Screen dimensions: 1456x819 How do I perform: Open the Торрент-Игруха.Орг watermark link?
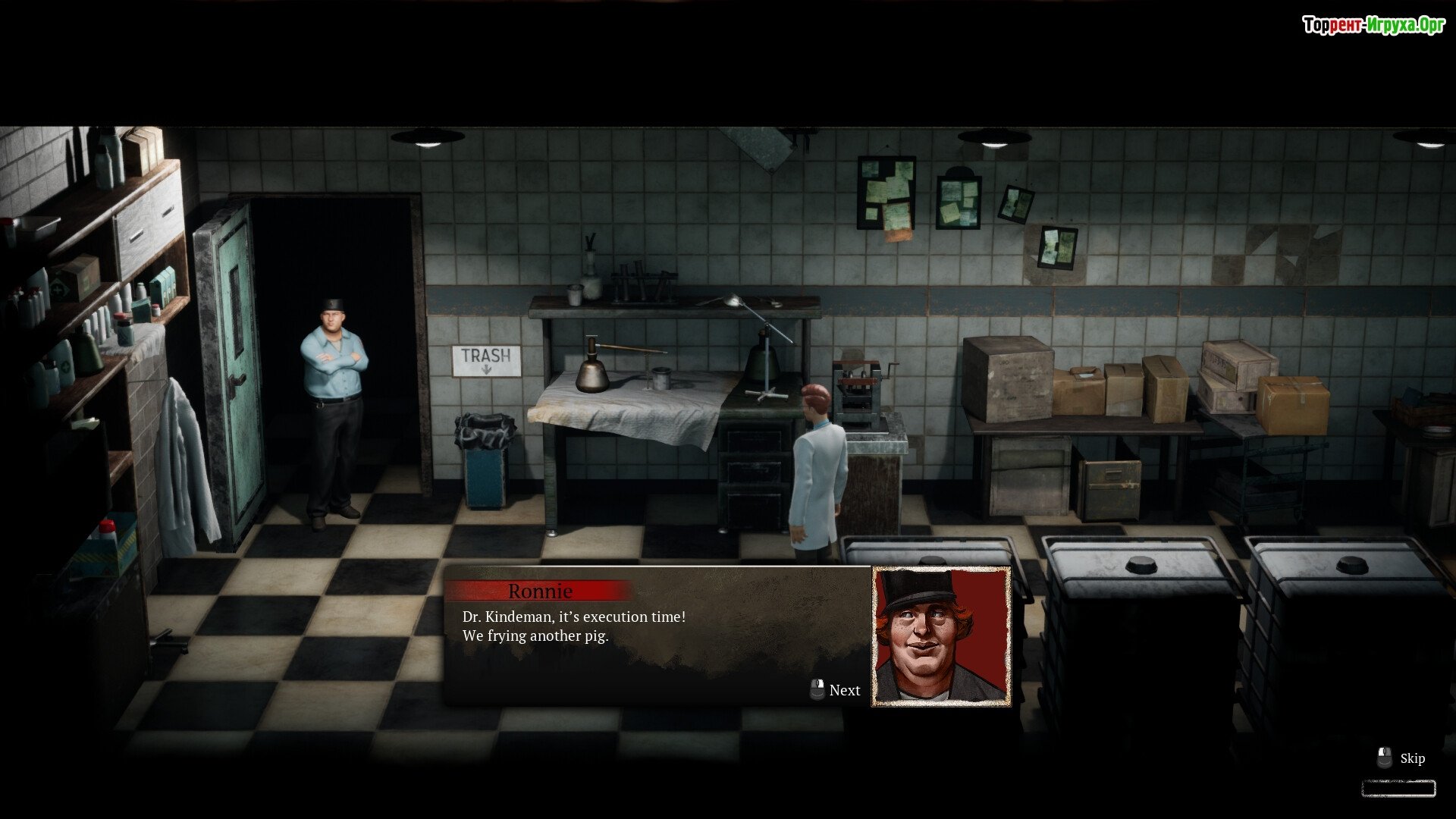(1373, 25)
